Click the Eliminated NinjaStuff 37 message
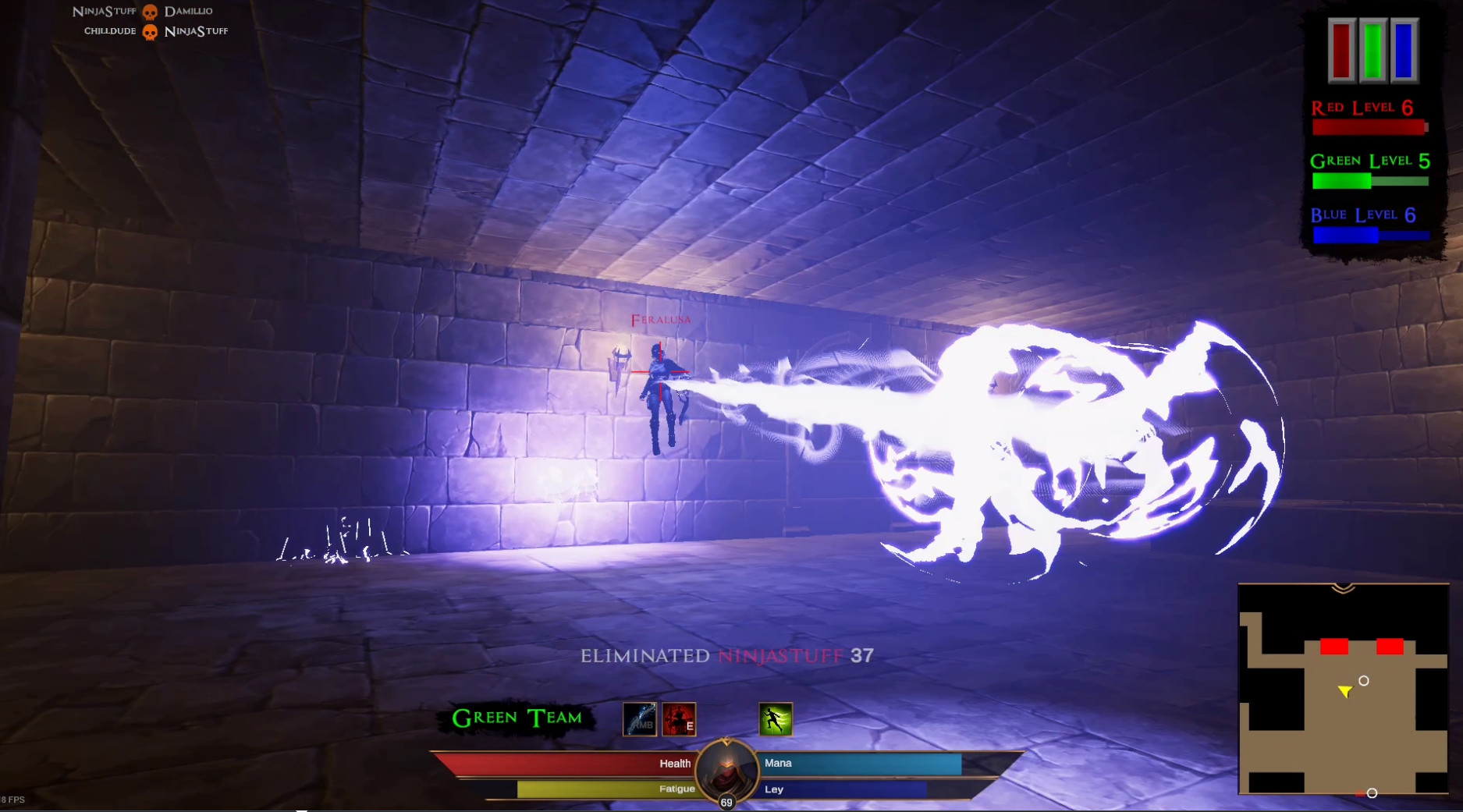The height and width of the screenshot is (812, 1463). click(726, 657)
